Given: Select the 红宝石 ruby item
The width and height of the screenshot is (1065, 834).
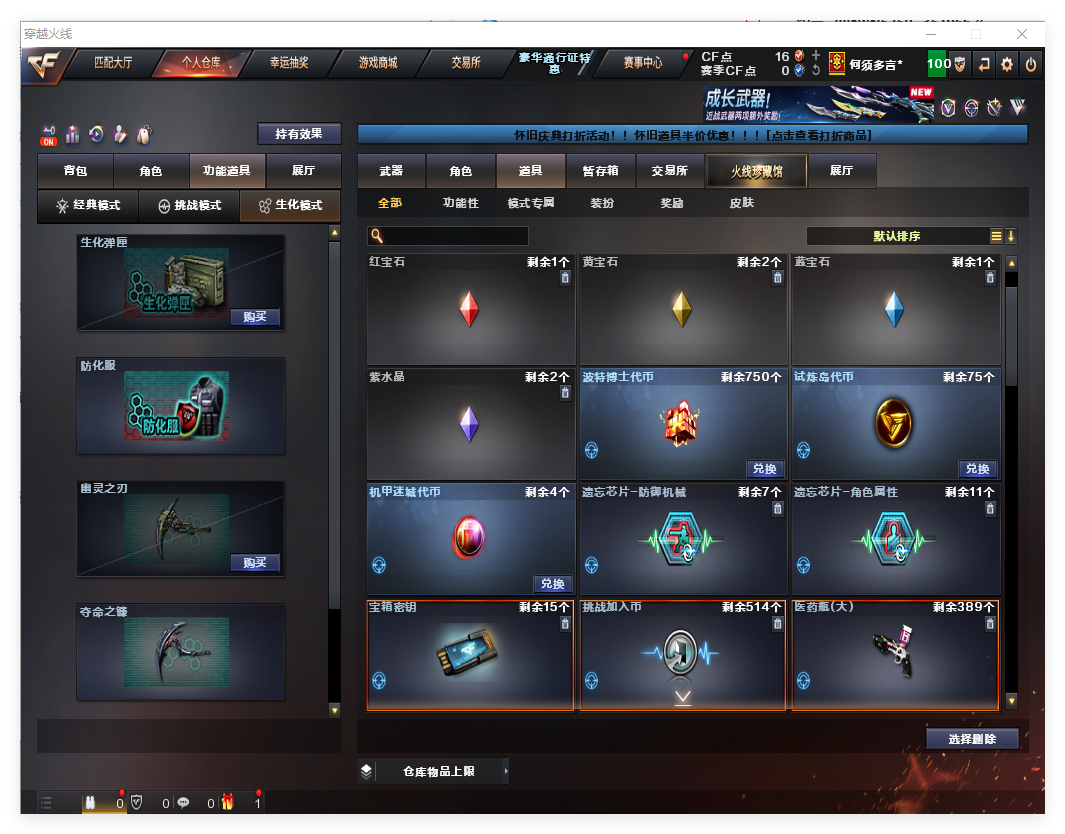Looking at the screenshot, I should [469, 309].
